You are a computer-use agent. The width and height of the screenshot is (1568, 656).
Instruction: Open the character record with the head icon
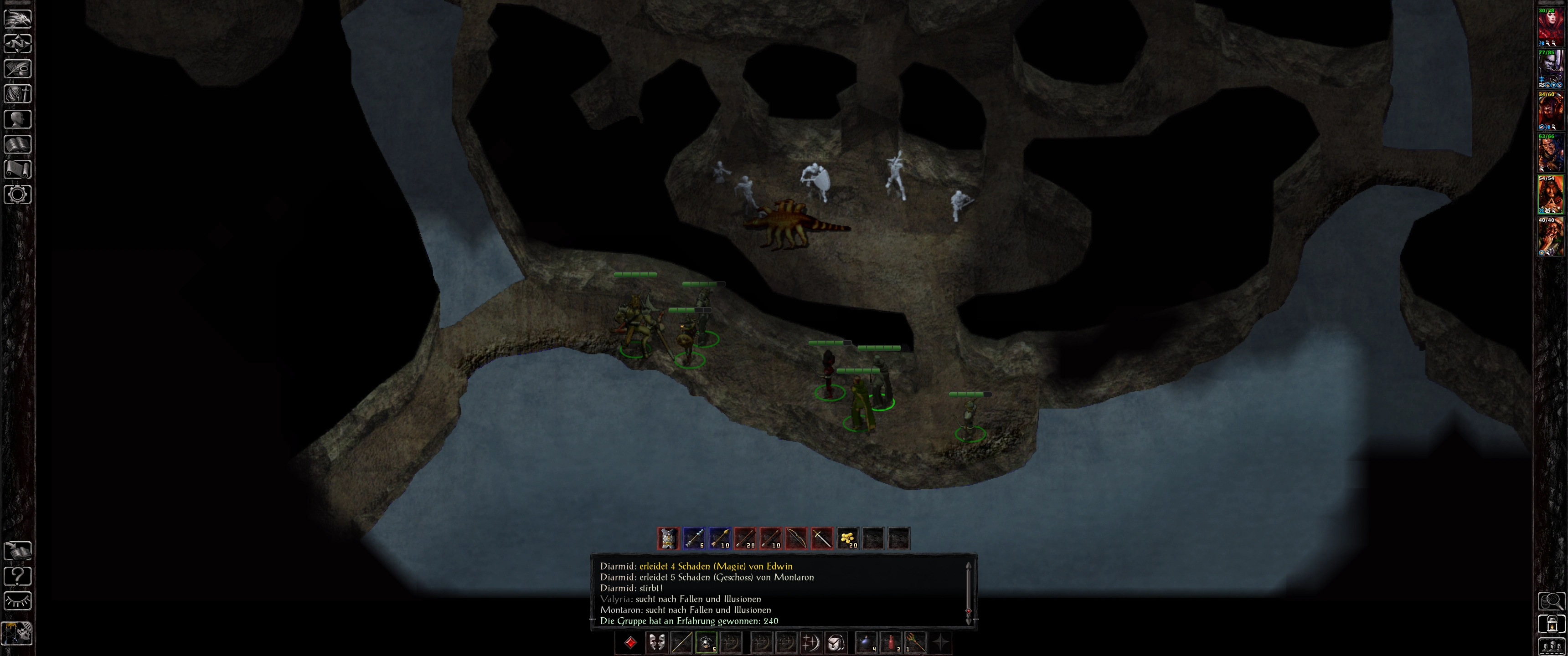18,118
